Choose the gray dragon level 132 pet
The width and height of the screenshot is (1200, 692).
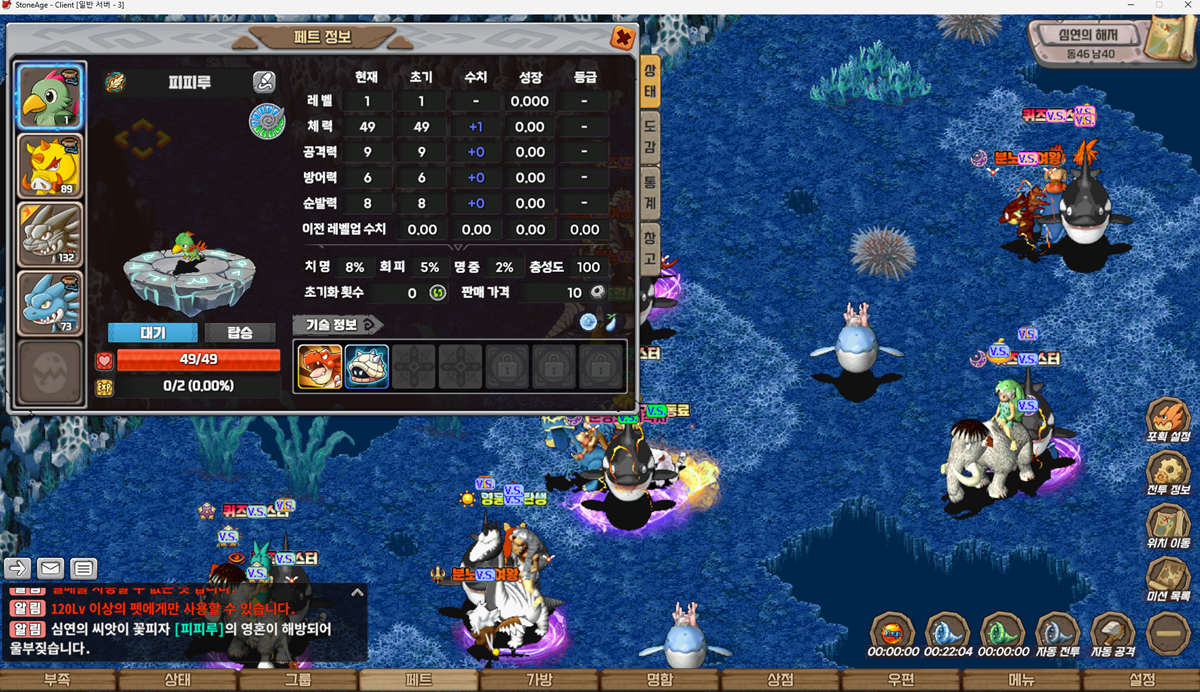click(49, 235)
